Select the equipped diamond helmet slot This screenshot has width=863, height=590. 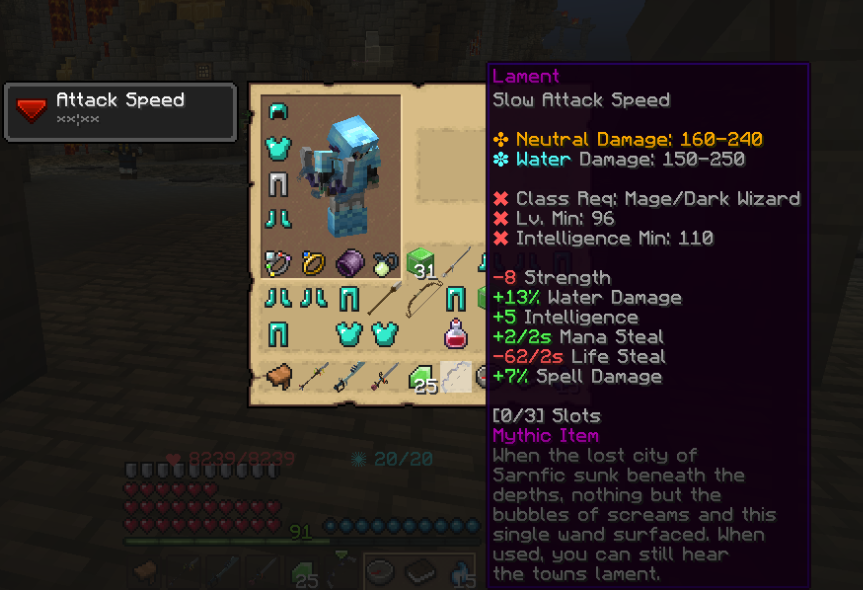[x=277, y=112]
